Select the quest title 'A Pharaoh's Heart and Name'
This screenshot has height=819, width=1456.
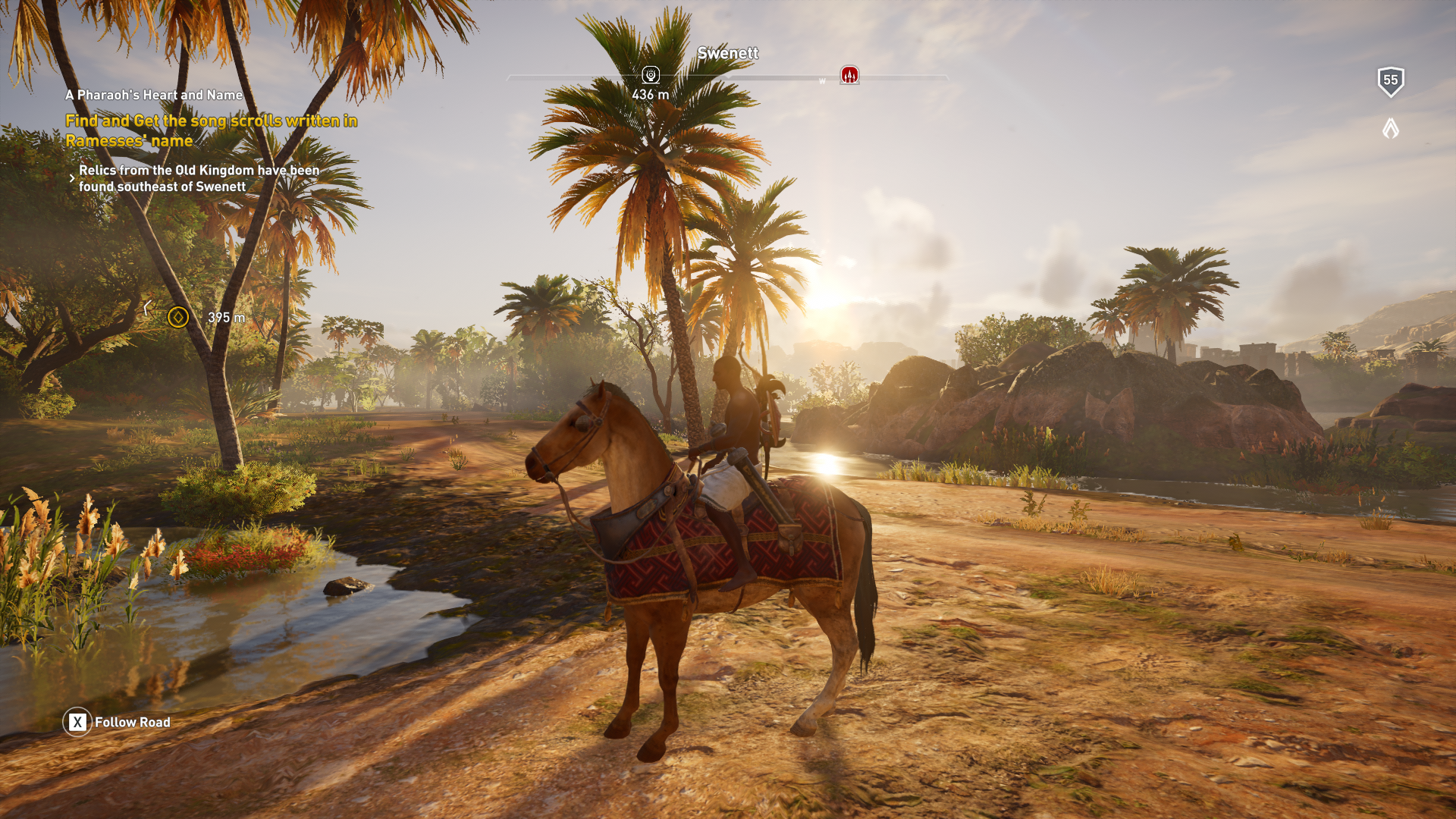pyautogui.click(x=154, y=95)
